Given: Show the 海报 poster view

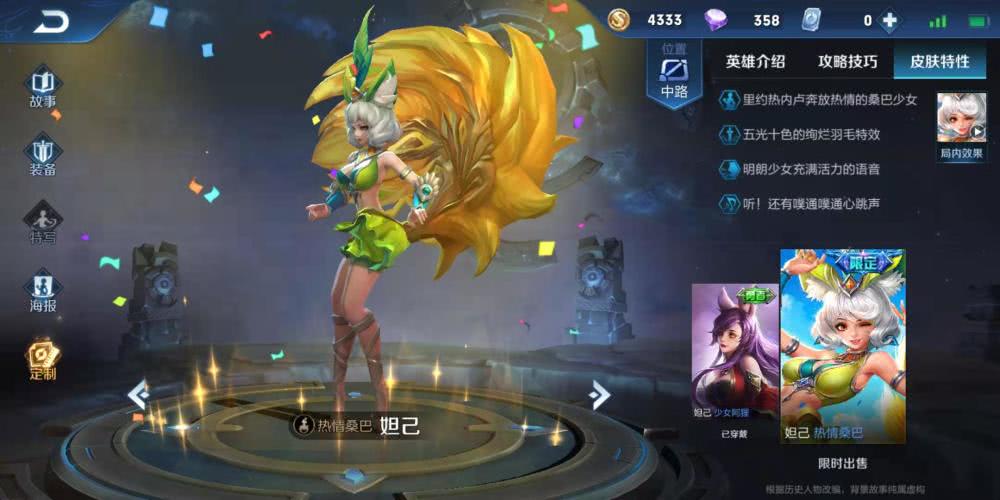Looking at the screenshot, I should tap(42, 290).
